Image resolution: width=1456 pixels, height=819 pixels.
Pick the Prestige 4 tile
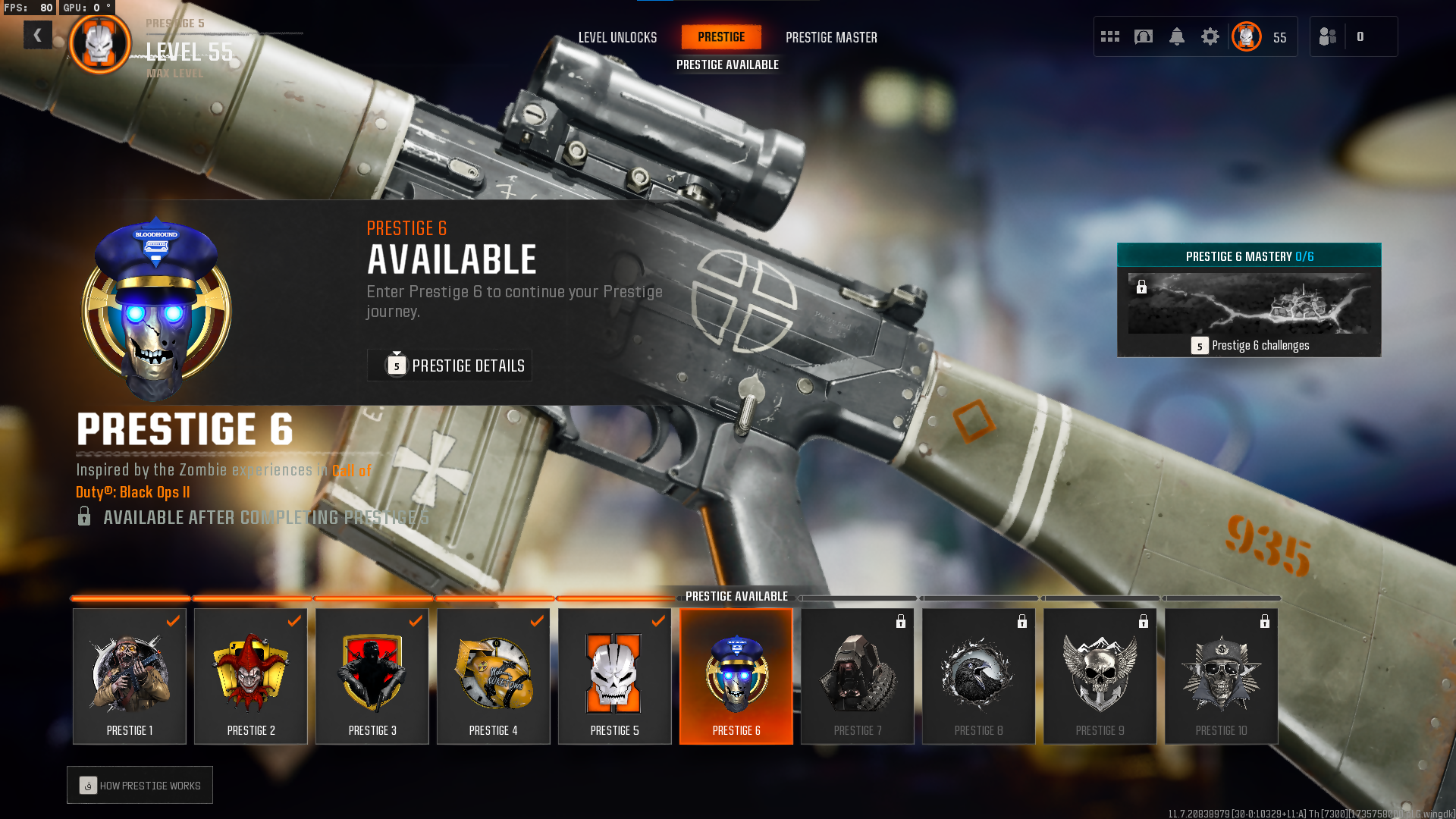tap(494, 676)
